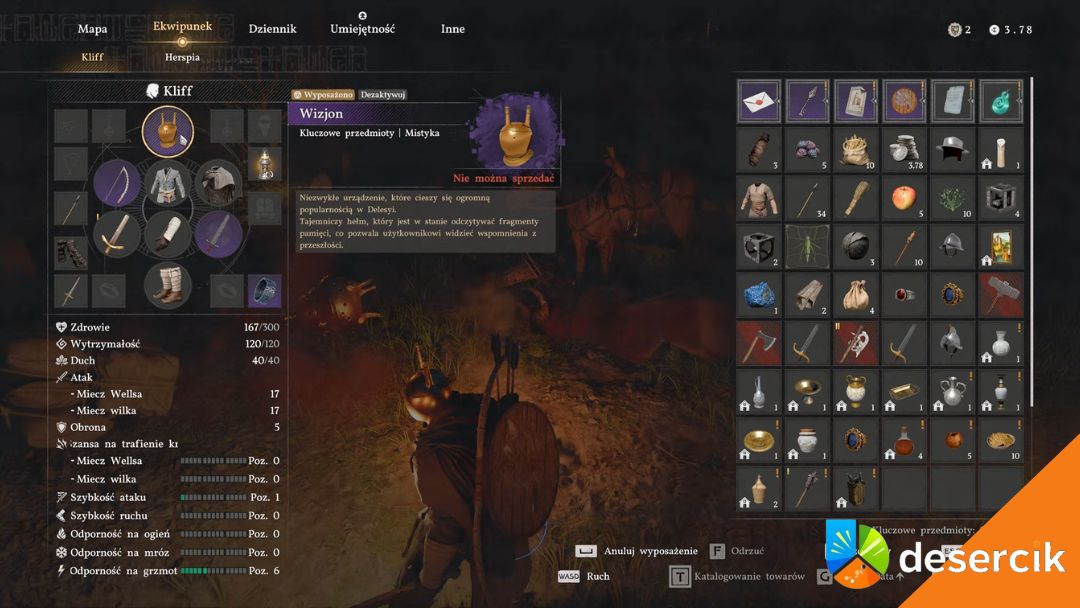The image size is (1080, 608).
Task: Switch to the Mapa tab
Action: (92, 29)
